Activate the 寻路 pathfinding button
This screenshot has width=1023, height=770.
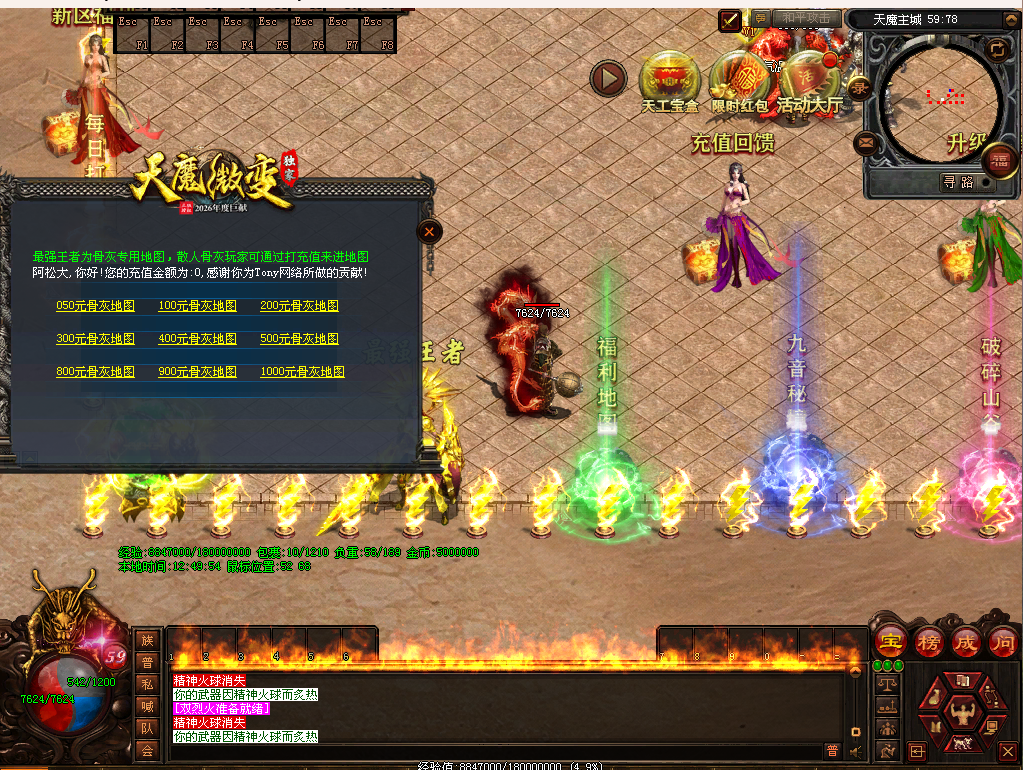(x=958, y=182)
